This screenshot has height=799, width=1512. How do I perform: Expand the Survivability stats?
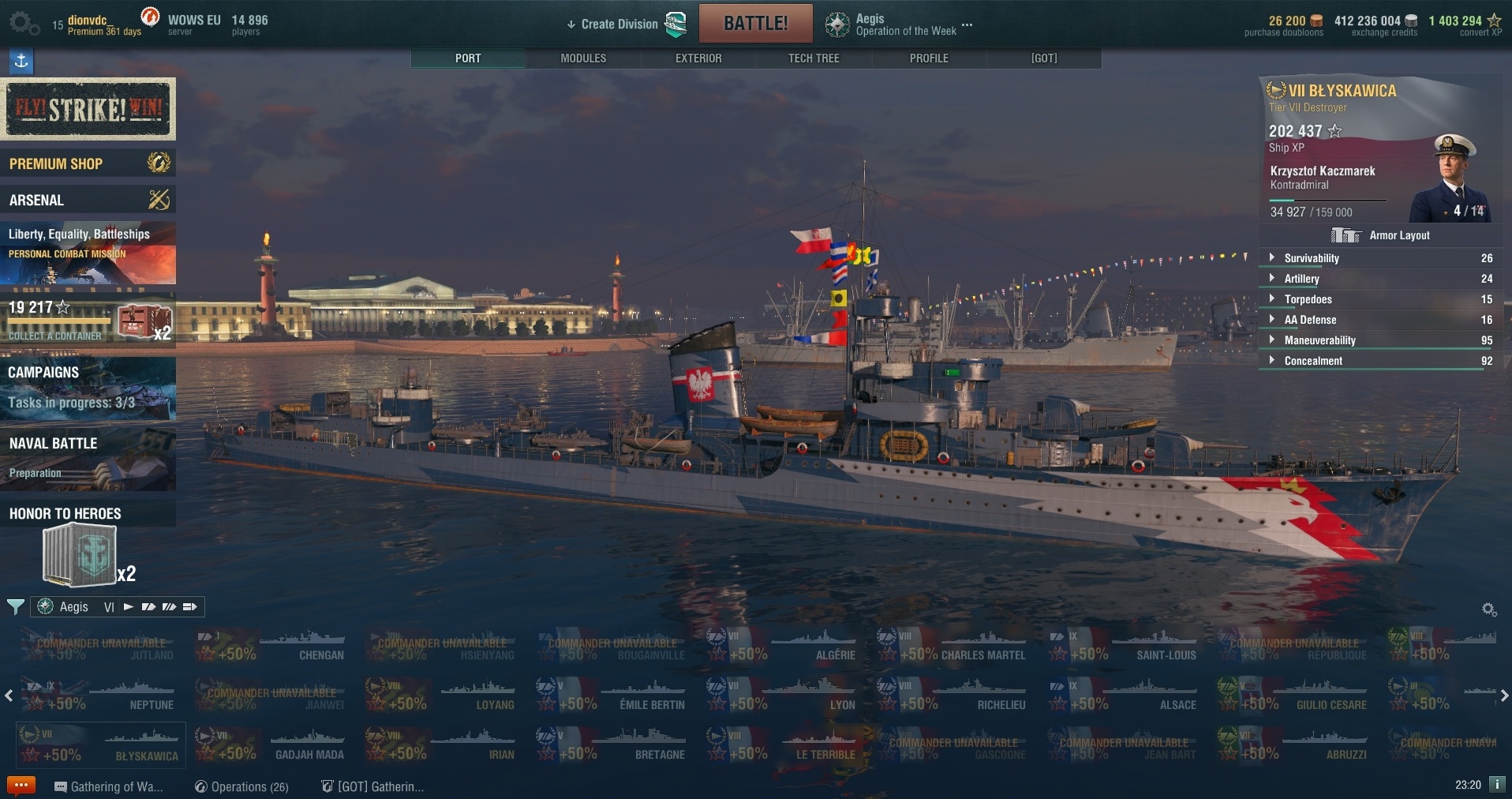click(1312, 258)
